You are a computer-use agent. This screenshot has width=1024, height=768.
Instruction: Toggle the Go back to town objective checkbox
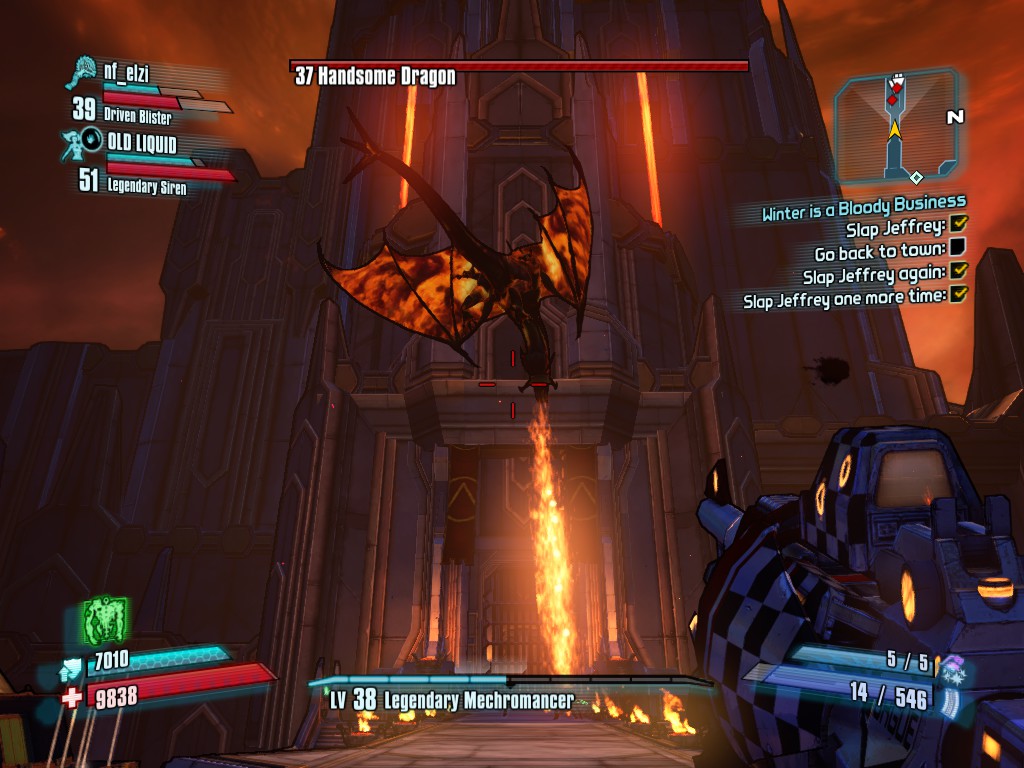pyautogui.click(x=958, y=247)
